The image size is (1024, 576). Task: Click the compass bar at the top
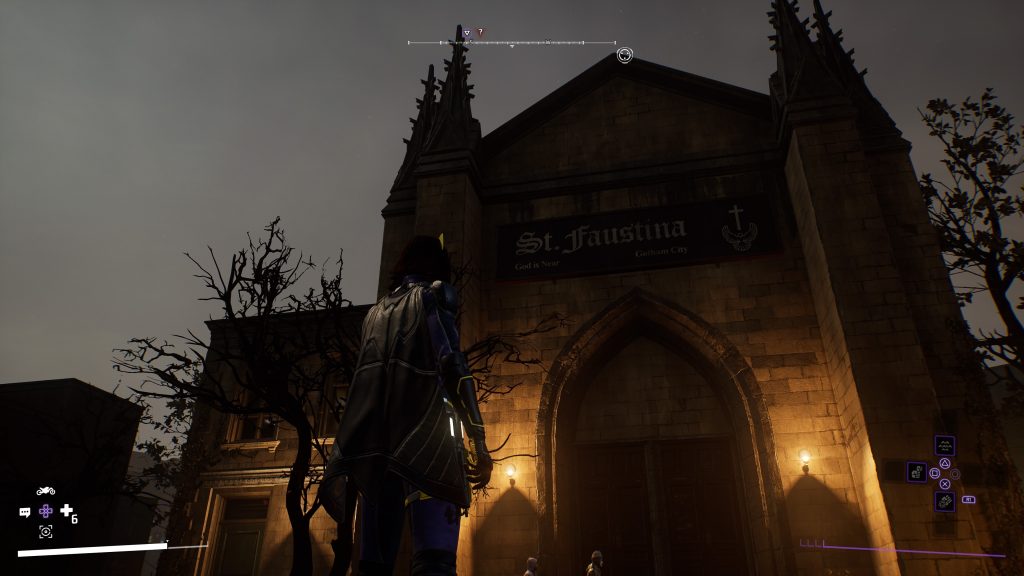512,43
